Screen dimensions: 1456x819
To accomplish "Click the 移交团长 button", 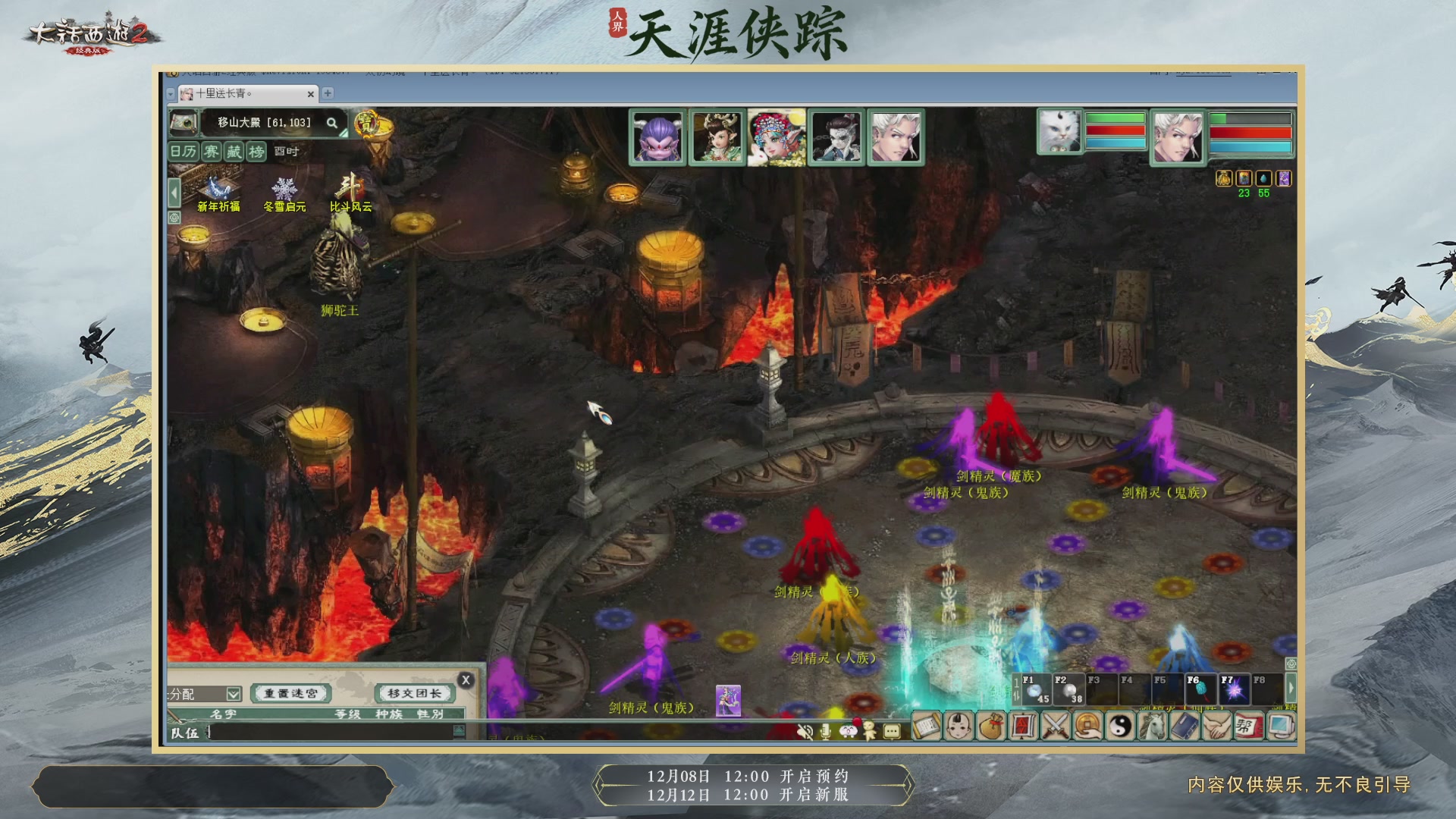I will click(x=414, y=693).
